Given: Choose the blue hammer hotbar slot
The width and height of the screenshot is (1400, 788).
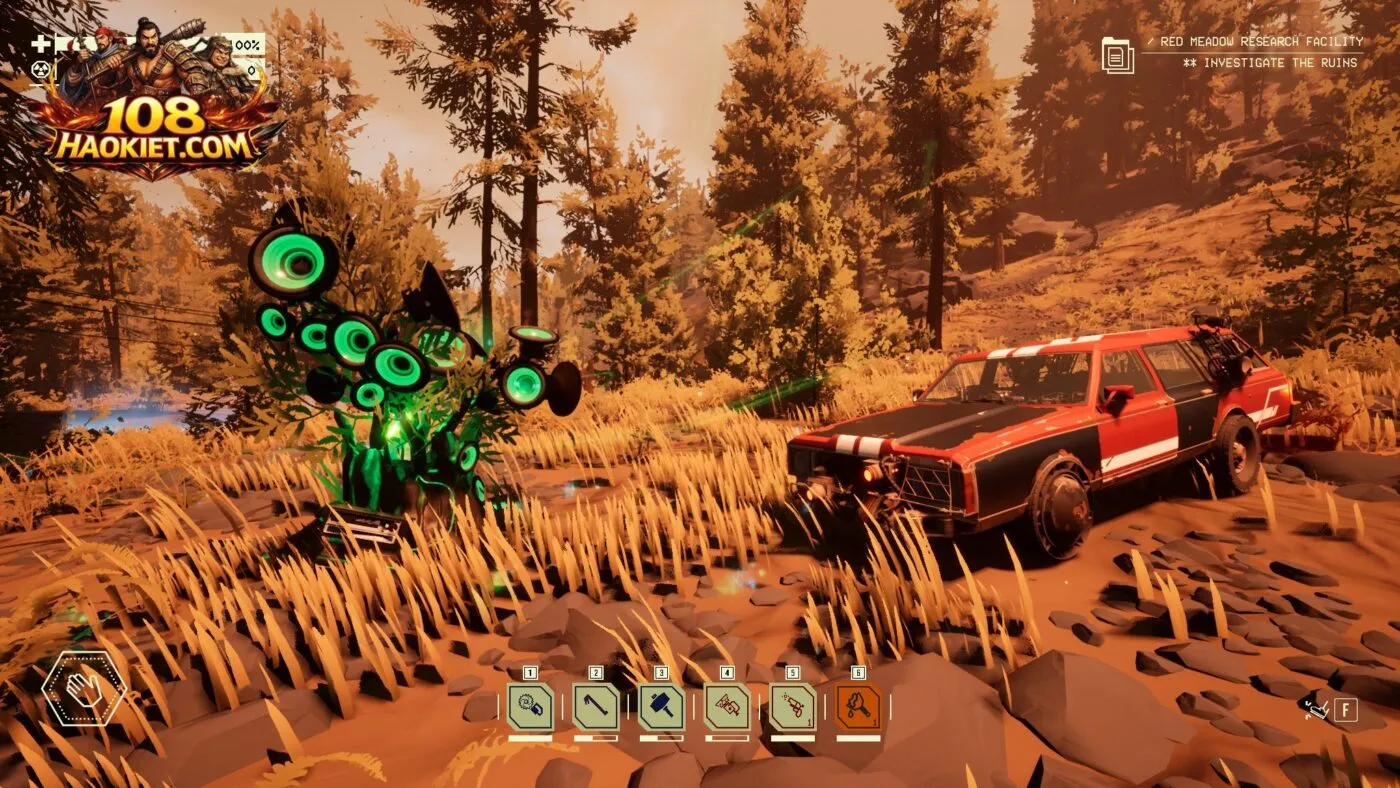Looking at the screenshot, I should tap(661, 707).
